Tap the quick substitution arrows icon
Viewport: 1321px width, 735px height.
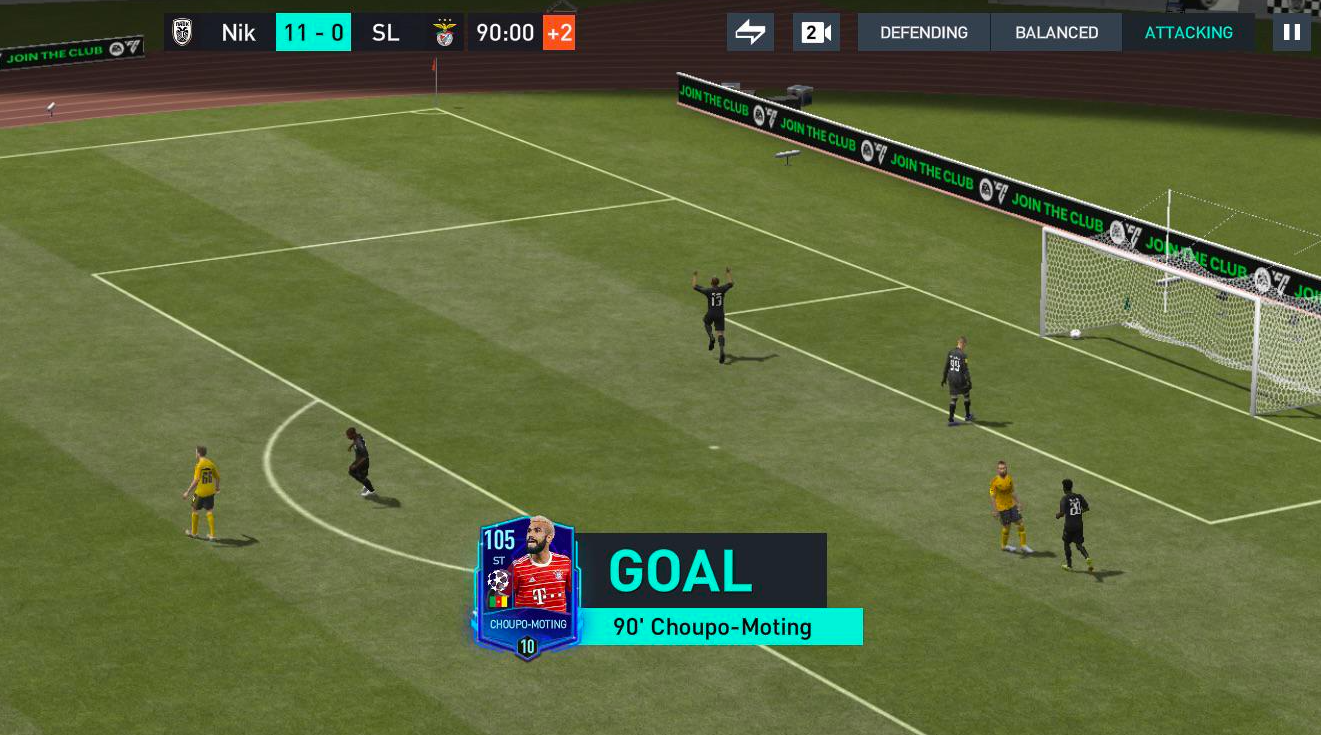(750, 32)
